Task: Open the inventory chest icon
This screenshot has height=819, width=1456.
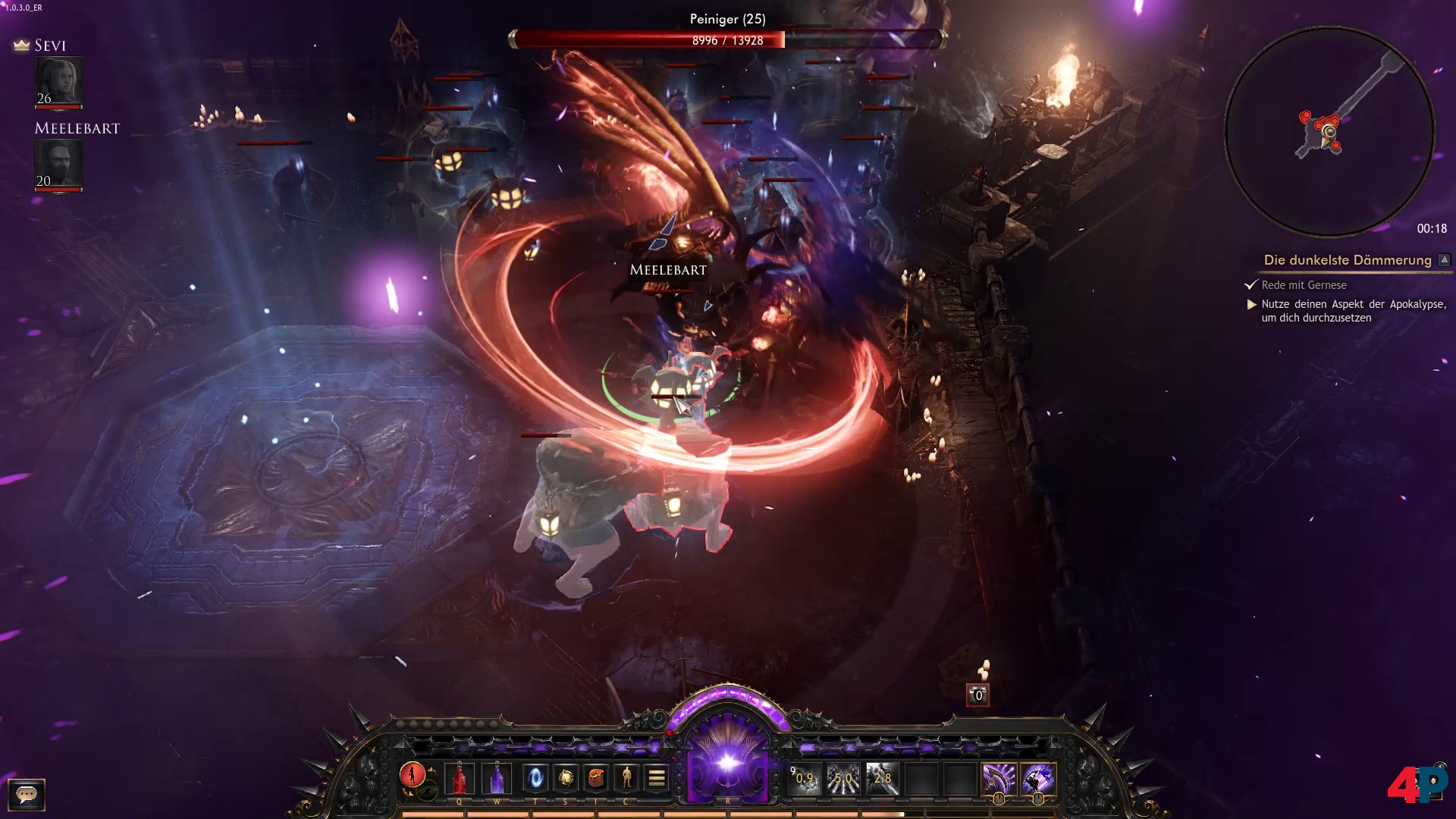Action: pos(596,778)
